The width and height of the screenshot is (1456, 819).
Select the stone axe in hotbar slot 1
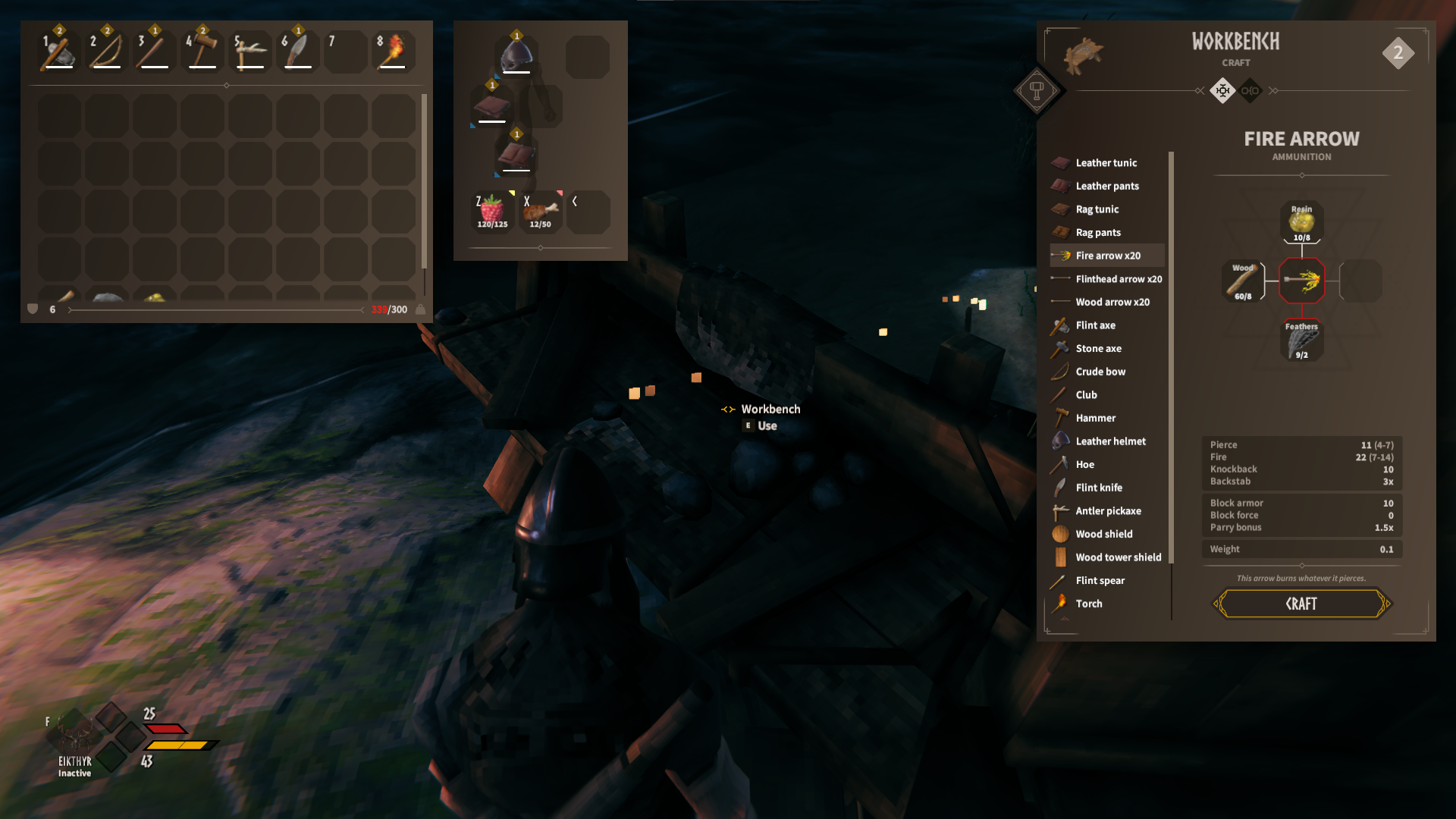tap(58, 50)
